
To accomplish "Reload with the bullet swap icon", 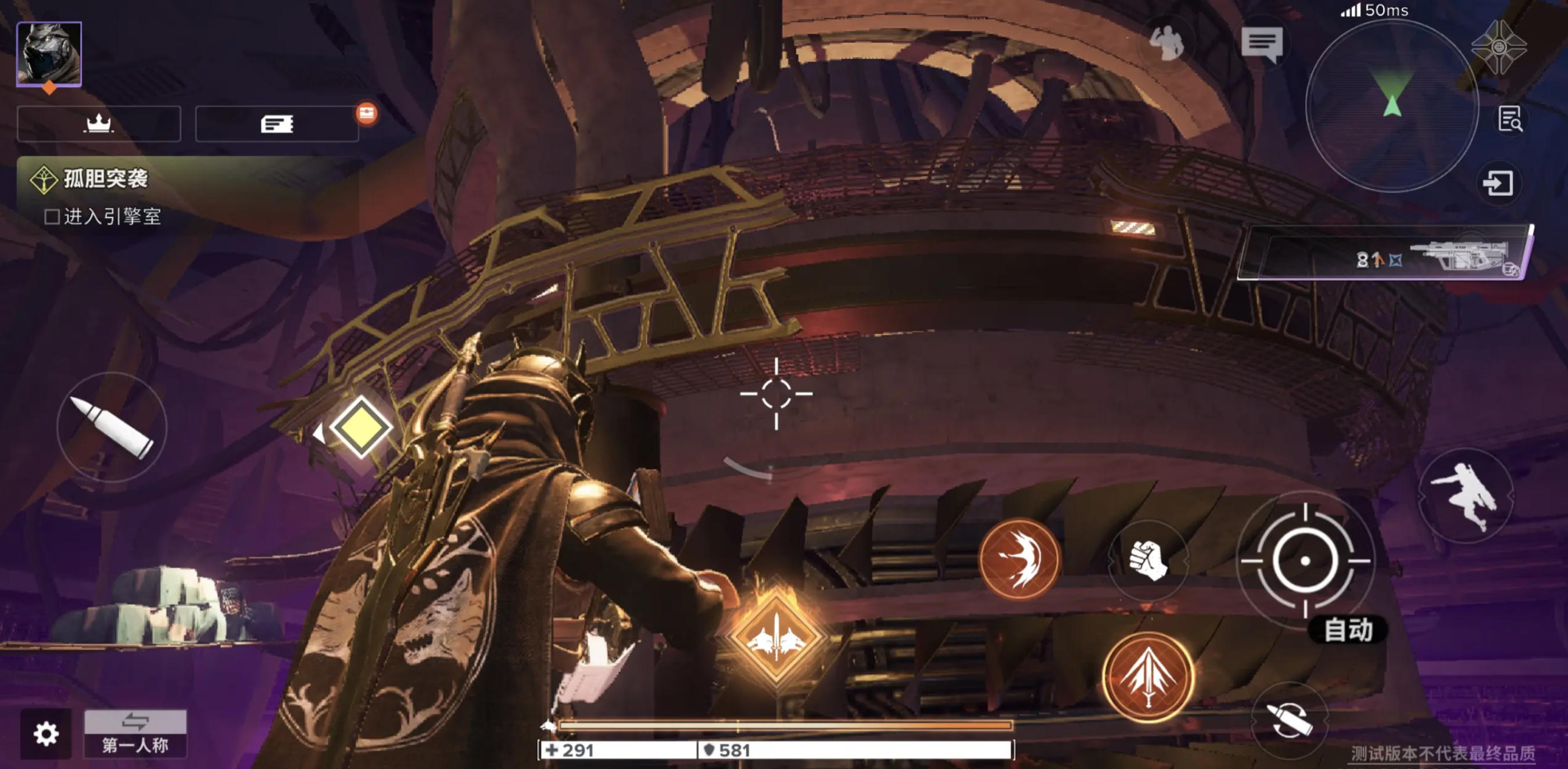I will (1287, 721).
